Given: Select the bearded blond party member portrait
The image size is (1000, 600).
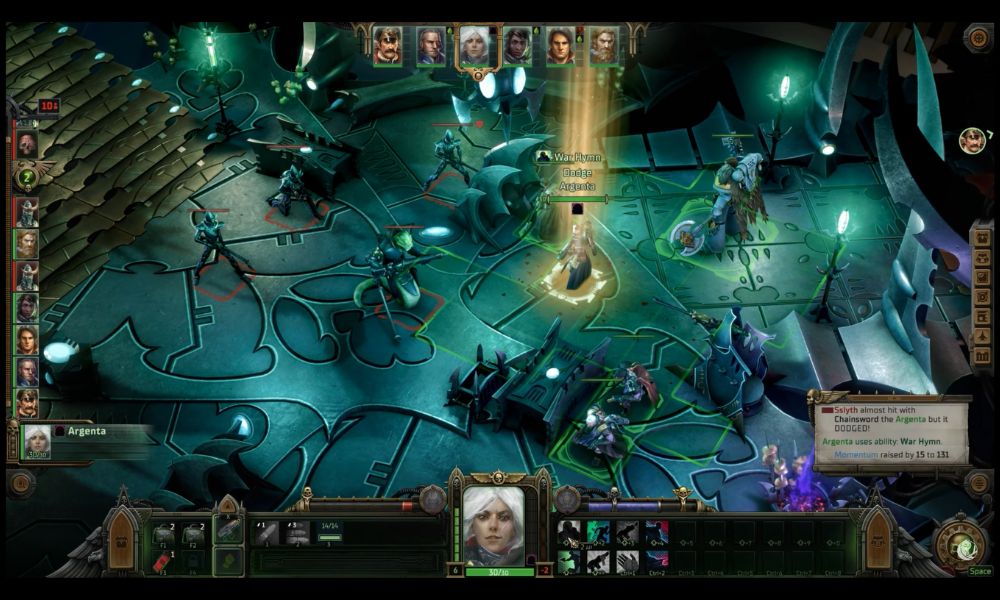Looking at the screenshot, I should click(603, 45).
